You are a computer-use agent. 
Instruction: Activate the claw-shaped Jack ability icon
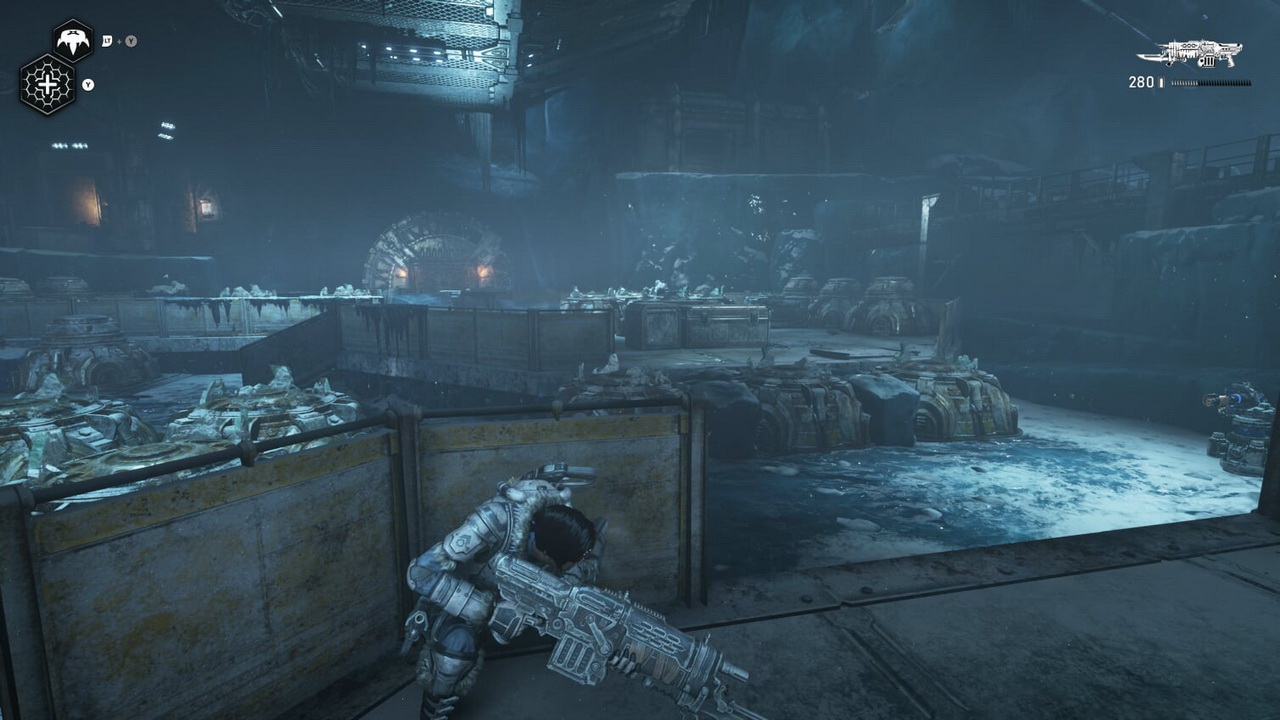point(72,41)
